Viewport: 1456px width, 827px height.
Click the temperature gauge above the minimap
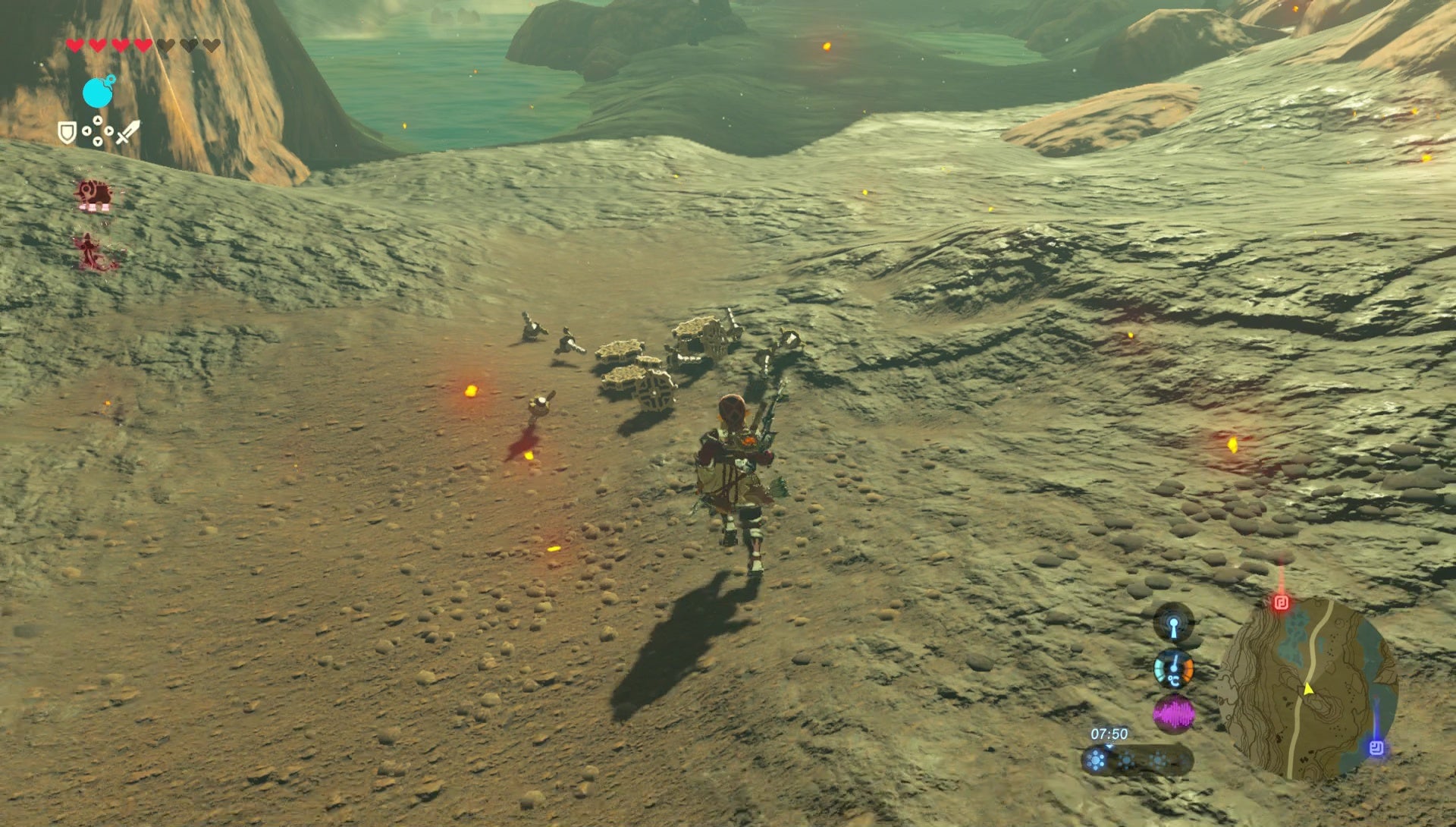pos(1175,668)
